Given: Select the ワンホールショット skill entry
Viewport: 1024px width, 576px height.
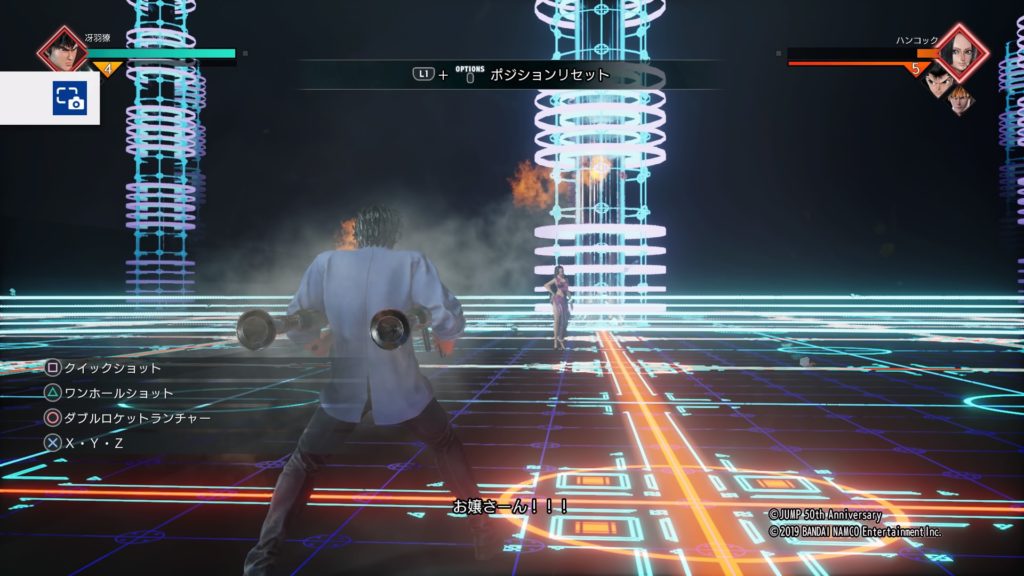Looking at the screenshot, I should [109, 393].
